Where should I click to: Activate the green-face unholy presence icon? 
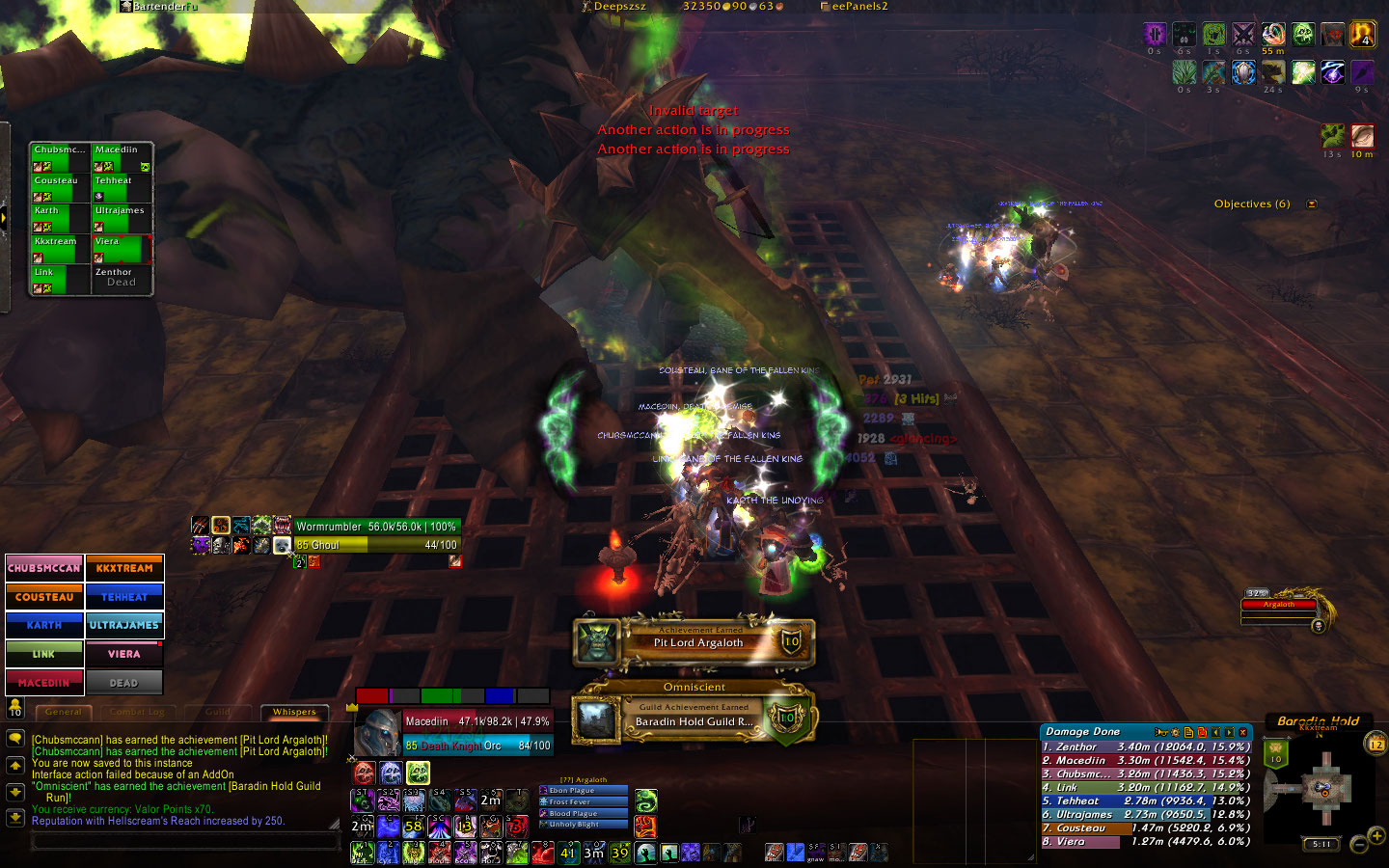coord(418,773)
